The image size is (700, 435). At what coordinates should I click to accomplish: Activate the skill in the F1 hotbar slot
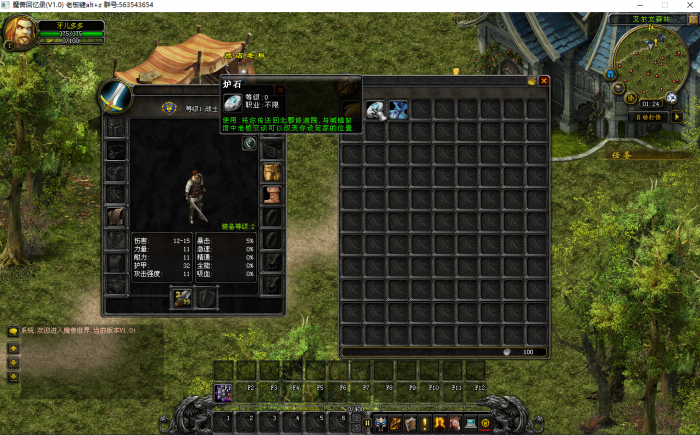[x=225, y=389]
